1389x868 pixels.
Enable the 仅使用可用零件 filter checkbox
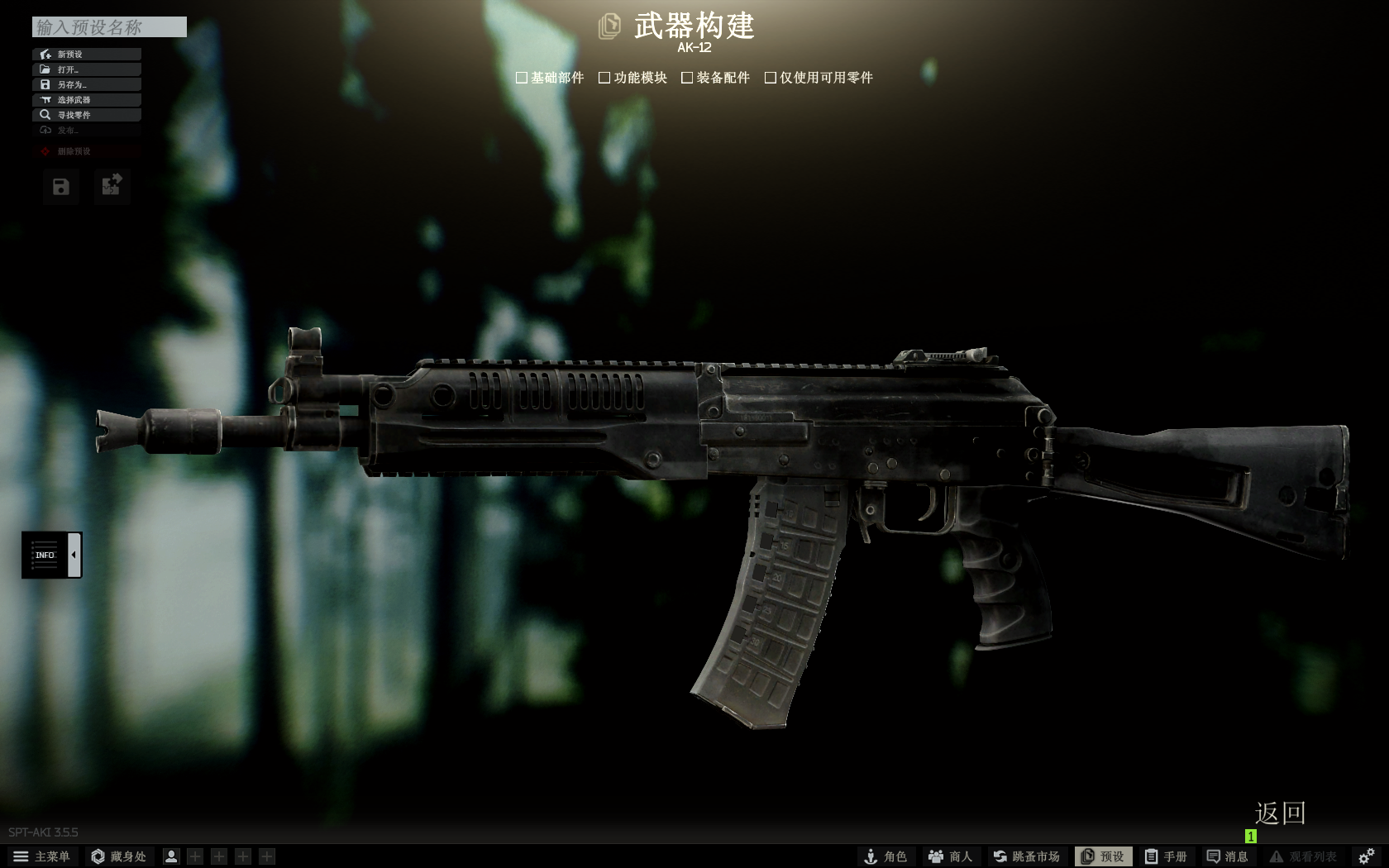(x=771, y=77)
